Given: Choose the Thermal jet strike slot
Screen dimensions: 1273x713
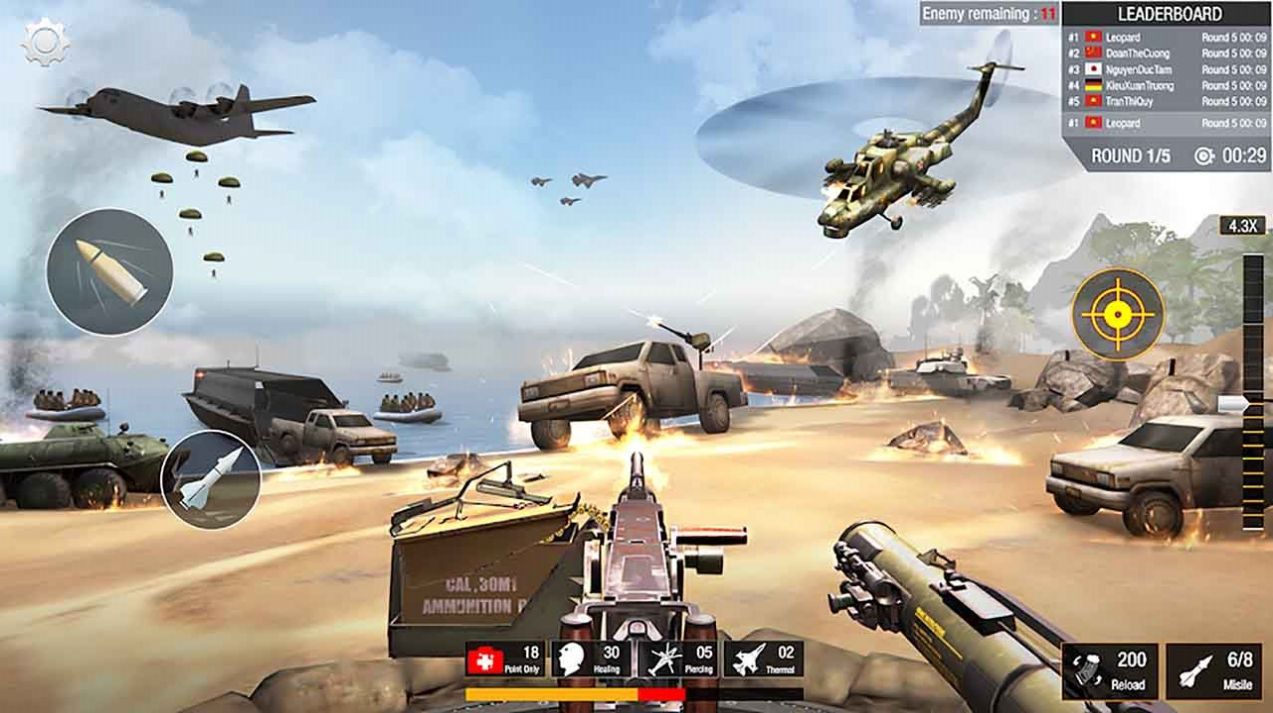Looking at the screenshot, I should [x=765, y=660].
